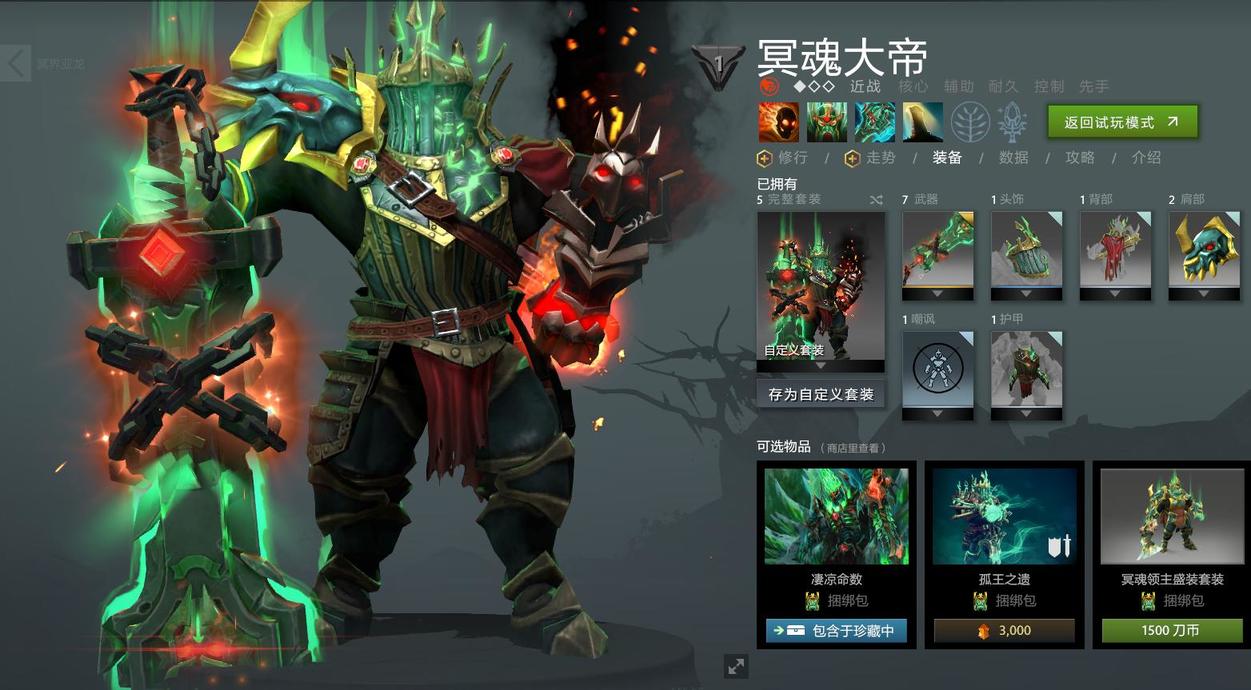
Task: Click the 存为自定义套装 button
Action: click(x=820, y=394)
